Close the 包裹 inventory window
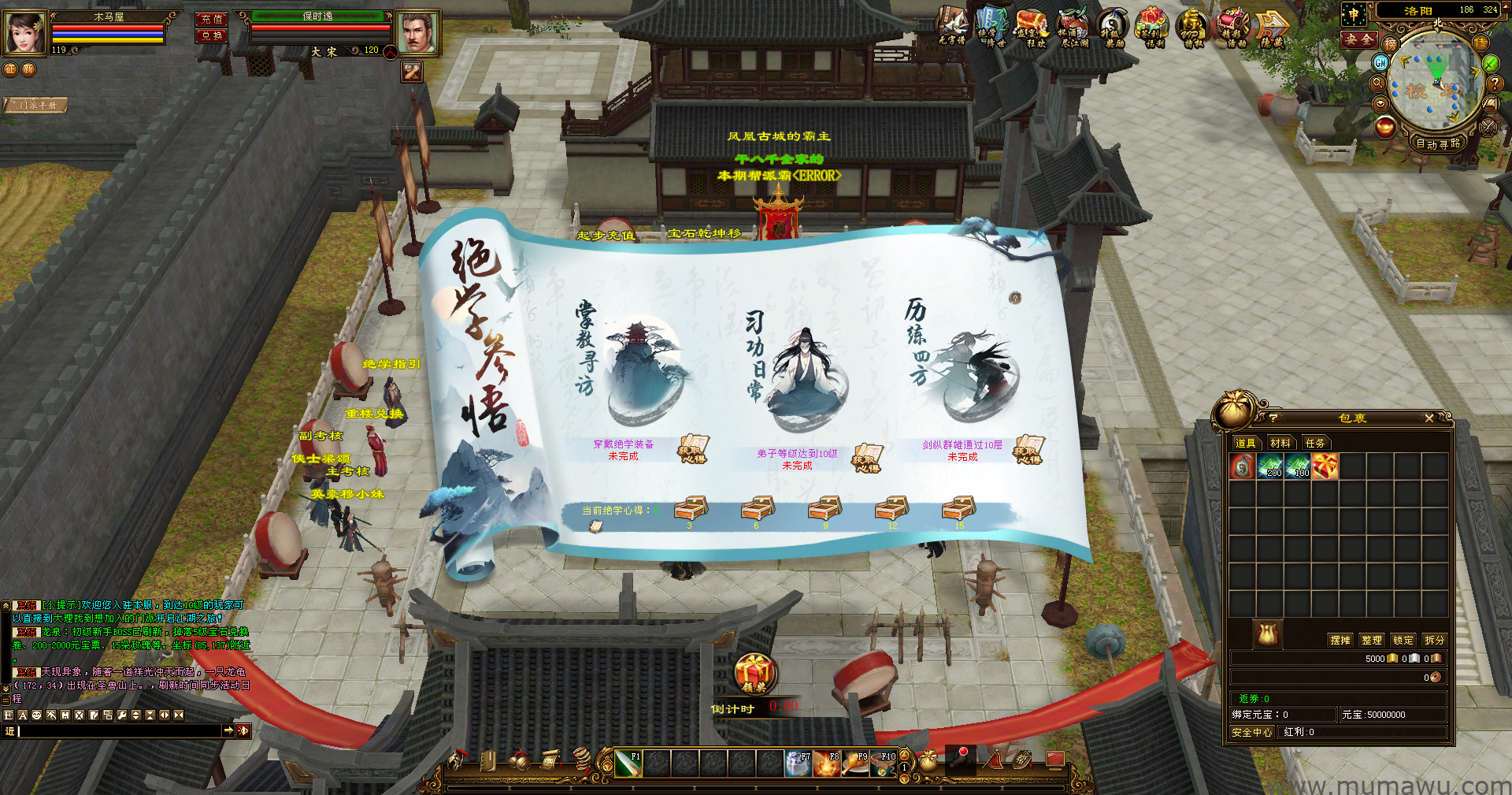The width and height of the screenshot is (1512, 795). point(1429,418)
